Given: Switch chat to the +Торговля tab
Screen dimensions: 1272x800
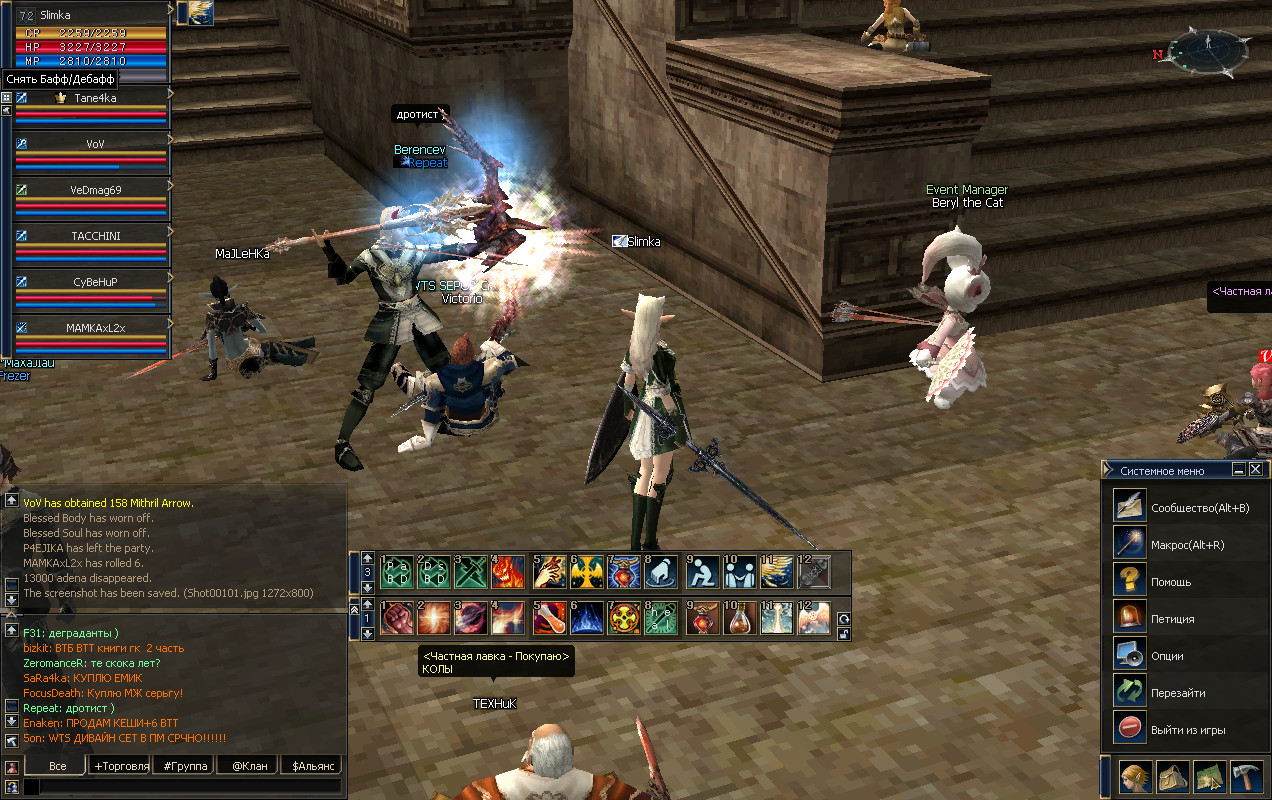Looking at the screenshot, I should 120,766.
